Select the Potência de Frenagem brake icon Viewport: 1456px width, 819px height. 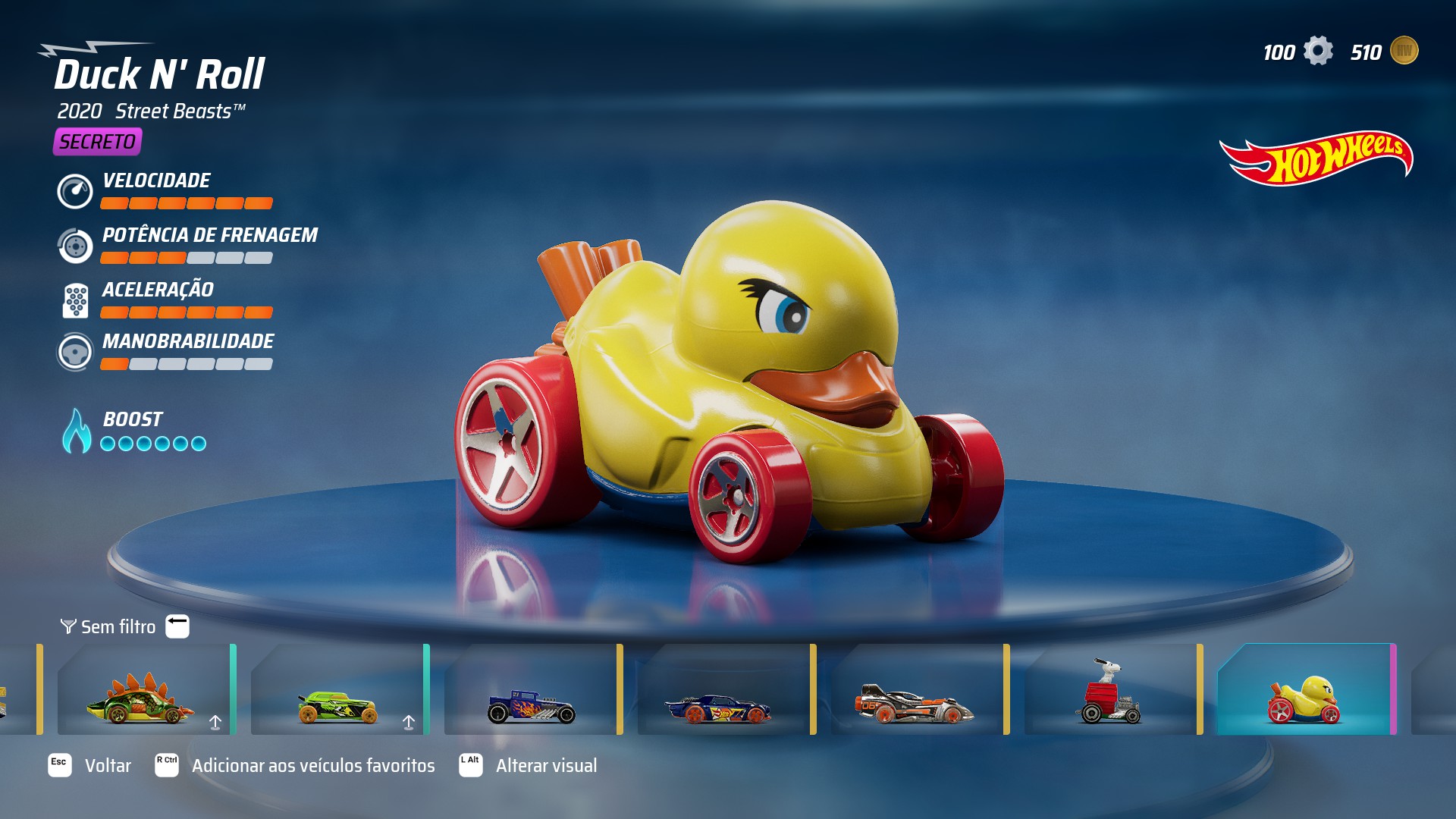(x=75, y=245)
